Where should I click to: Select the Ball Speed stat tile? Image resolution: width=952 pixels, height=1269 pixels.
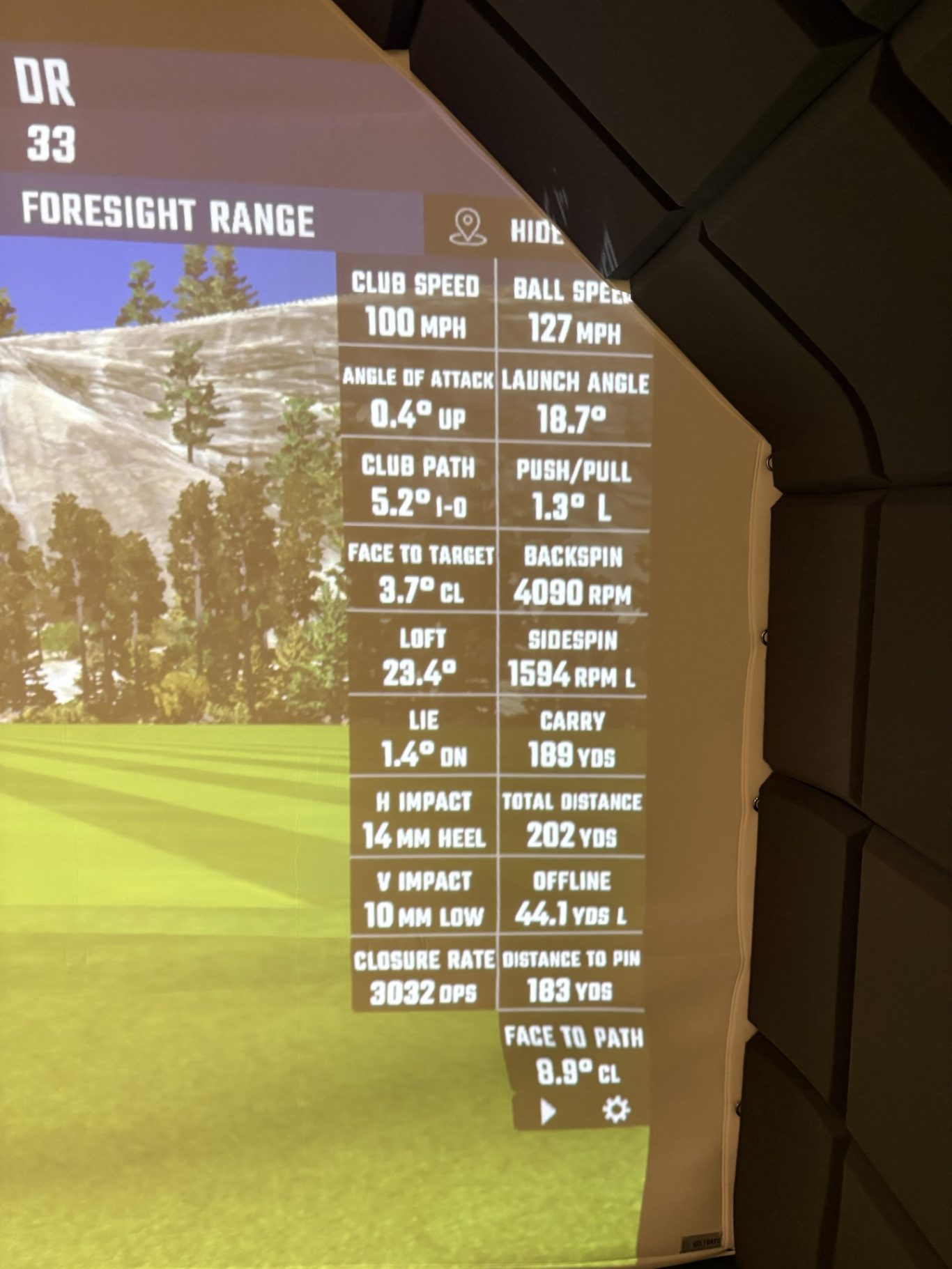coord(574,307)
